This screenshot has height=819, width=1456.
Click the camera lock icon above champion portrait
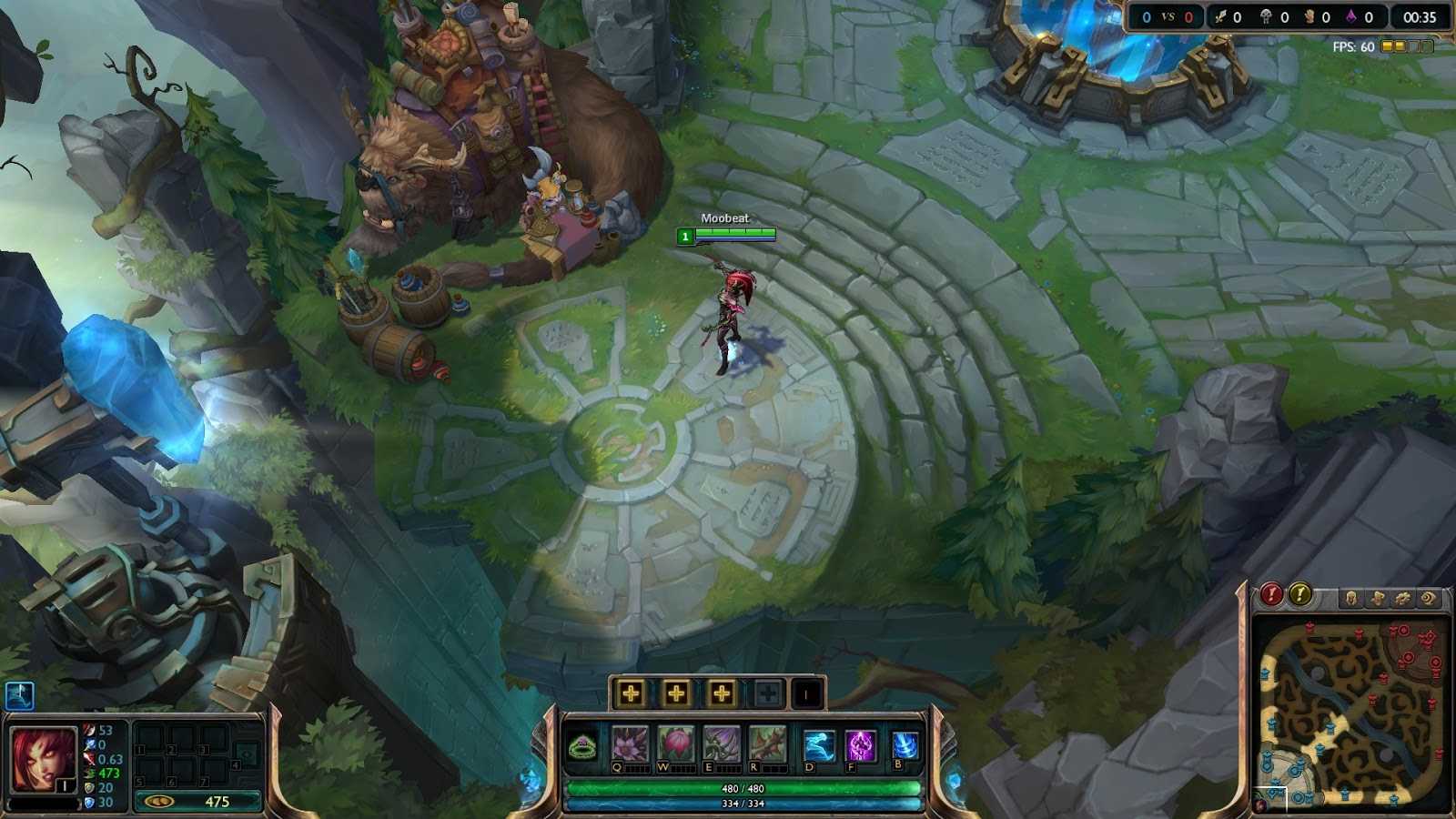[22, 696]
